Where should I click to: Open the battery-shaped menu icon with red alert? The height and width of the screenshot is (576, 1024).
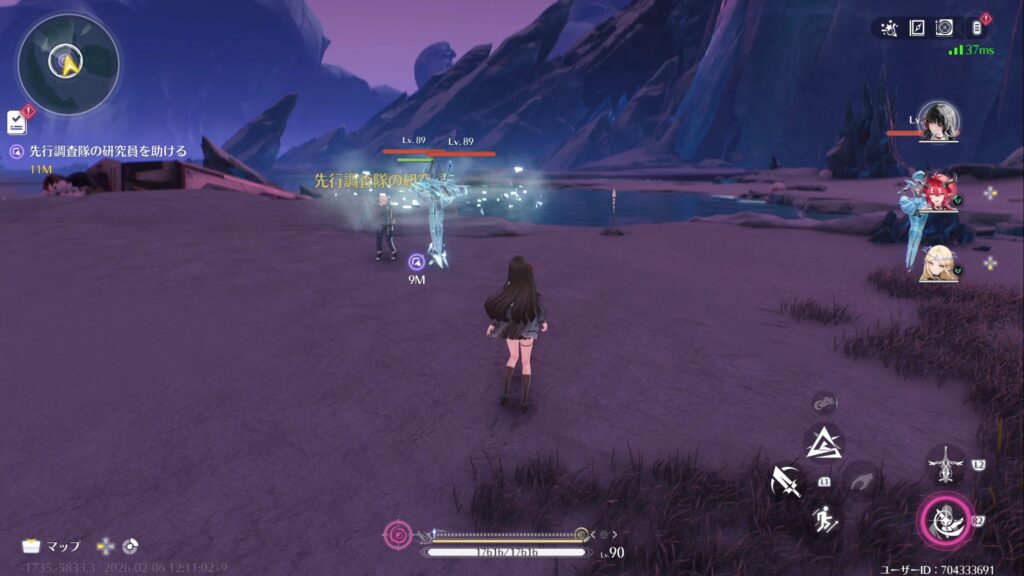pos(975,28)
